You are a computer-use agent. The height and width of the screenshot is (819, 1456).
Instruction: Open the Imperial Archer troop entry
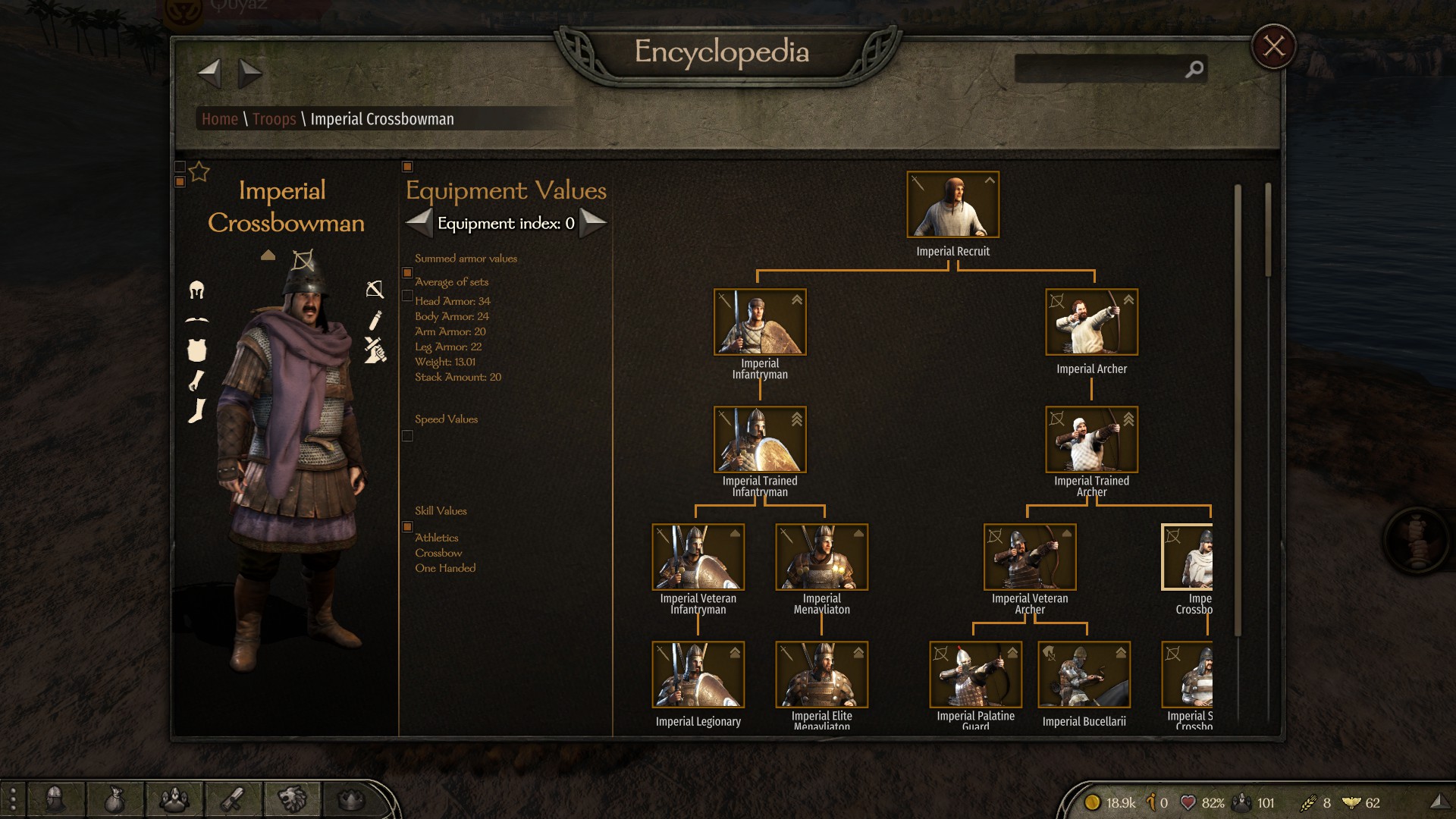1091,322
